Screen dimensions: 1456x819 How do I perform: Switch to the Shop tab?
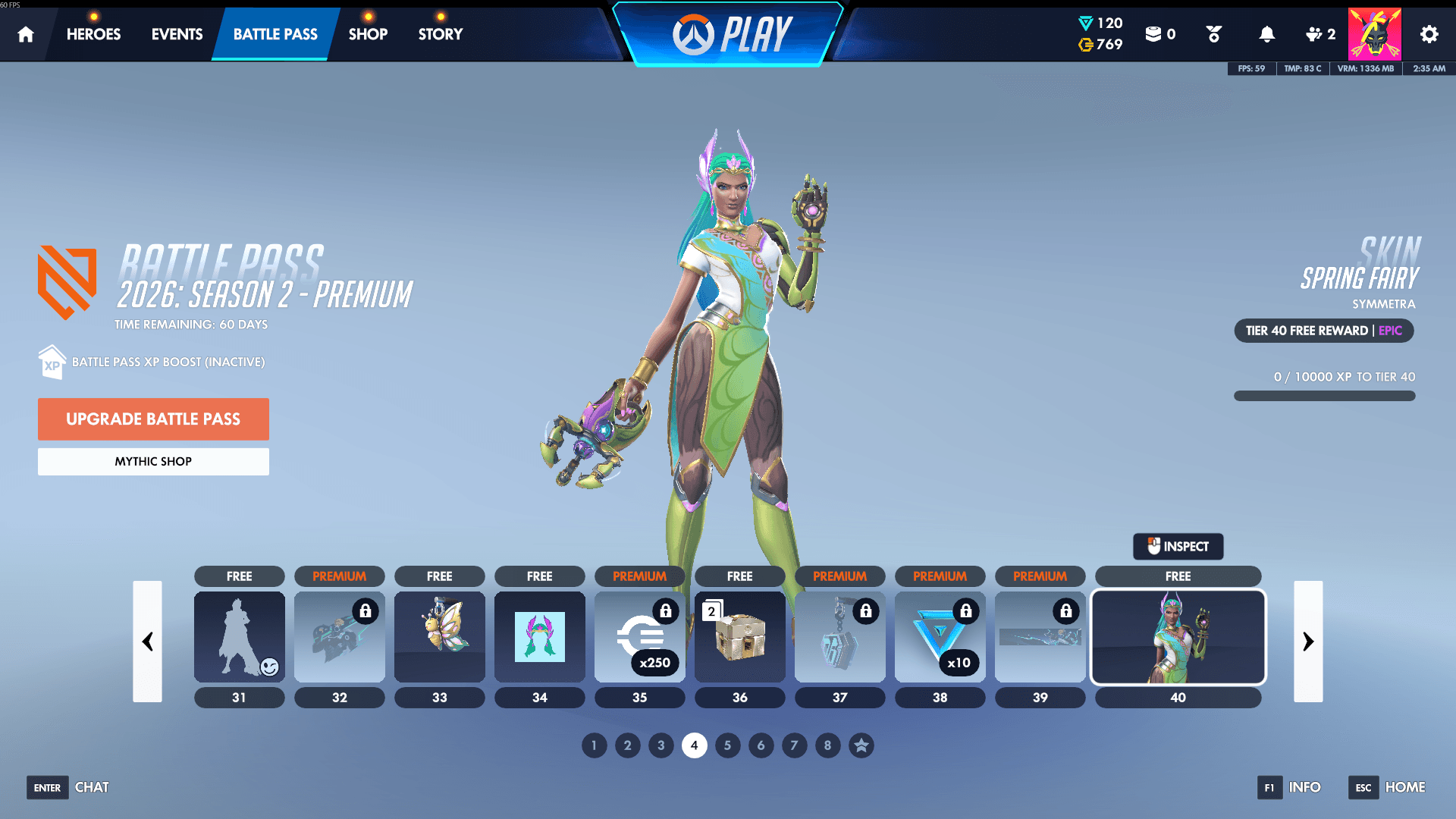tap(368, 33)
